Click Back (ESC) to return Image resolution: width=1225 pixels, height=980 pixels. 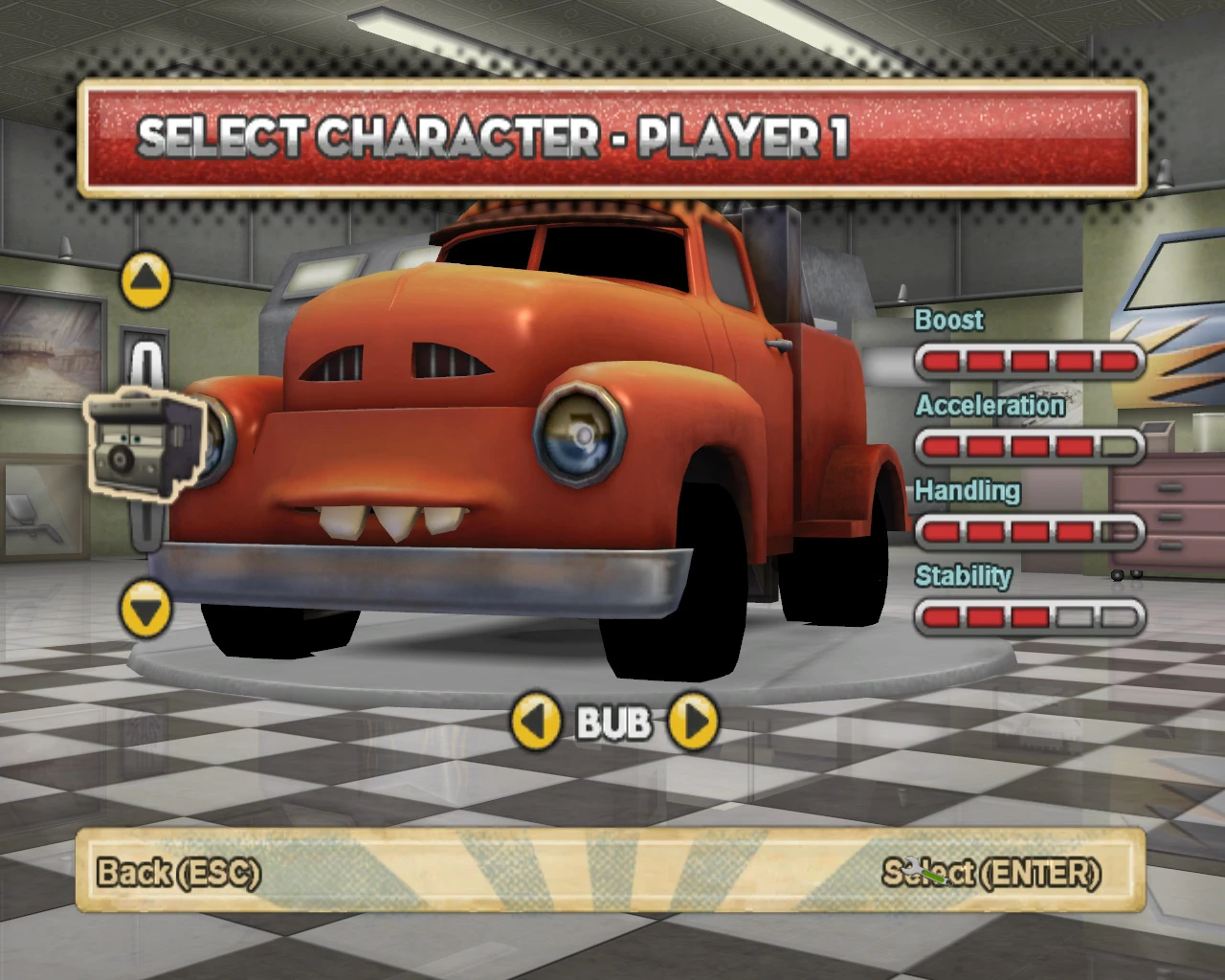coord(180,874)
